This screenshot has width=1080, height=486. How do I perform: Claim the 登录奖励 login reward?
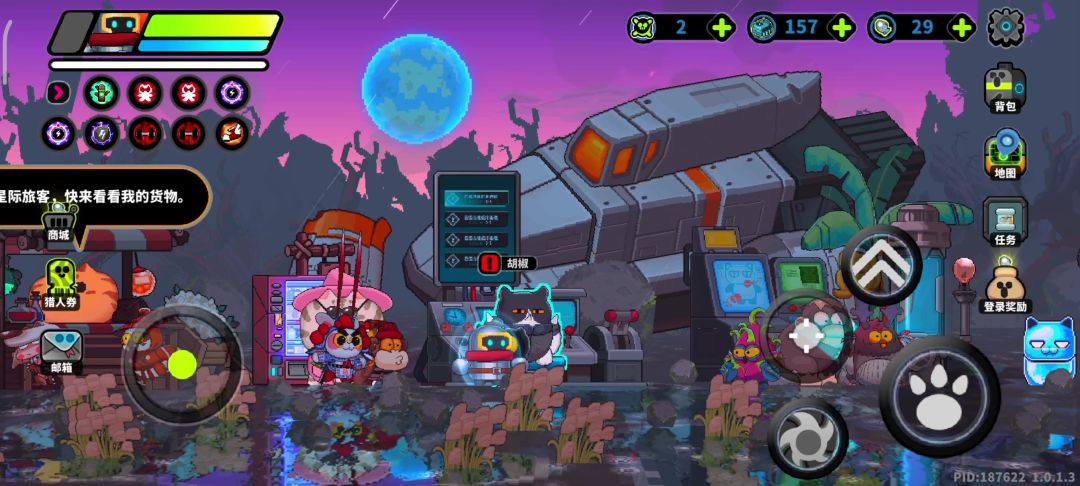[x=1004, y=285]
